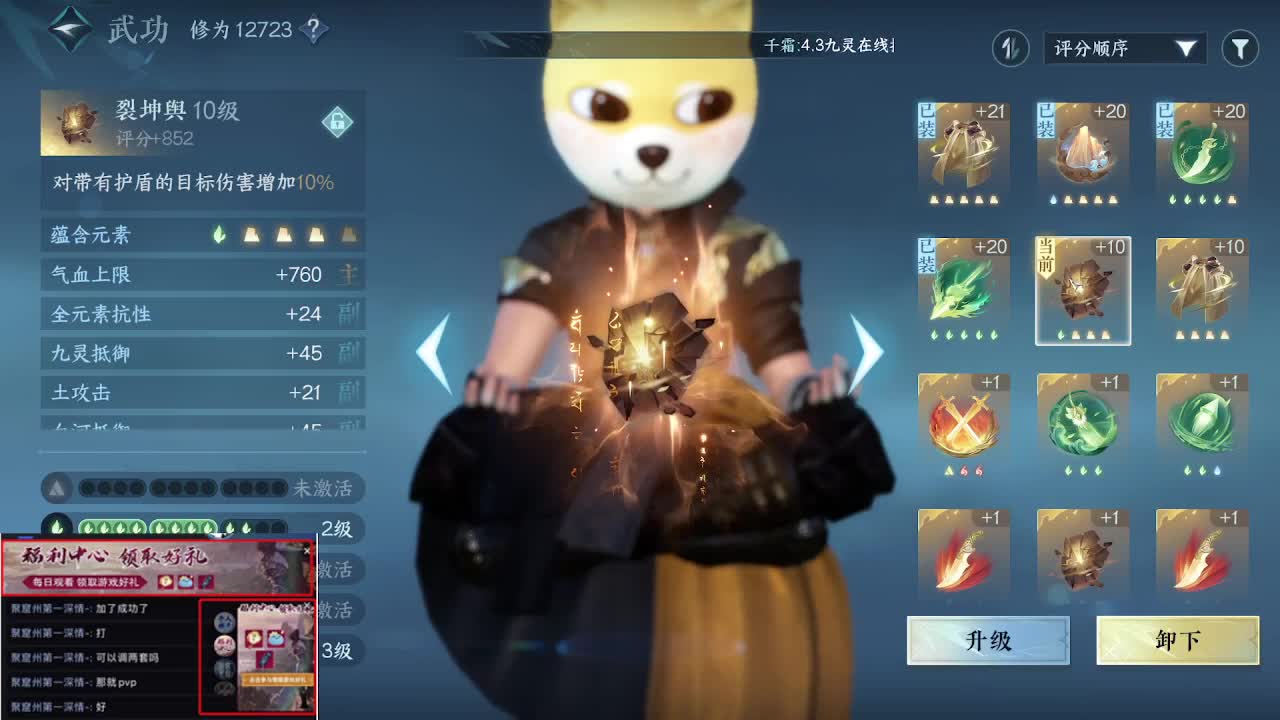Toggle the lock icon on 裂坤舆 card
The width and height of the screenshot is (1280, 720).
339,122
